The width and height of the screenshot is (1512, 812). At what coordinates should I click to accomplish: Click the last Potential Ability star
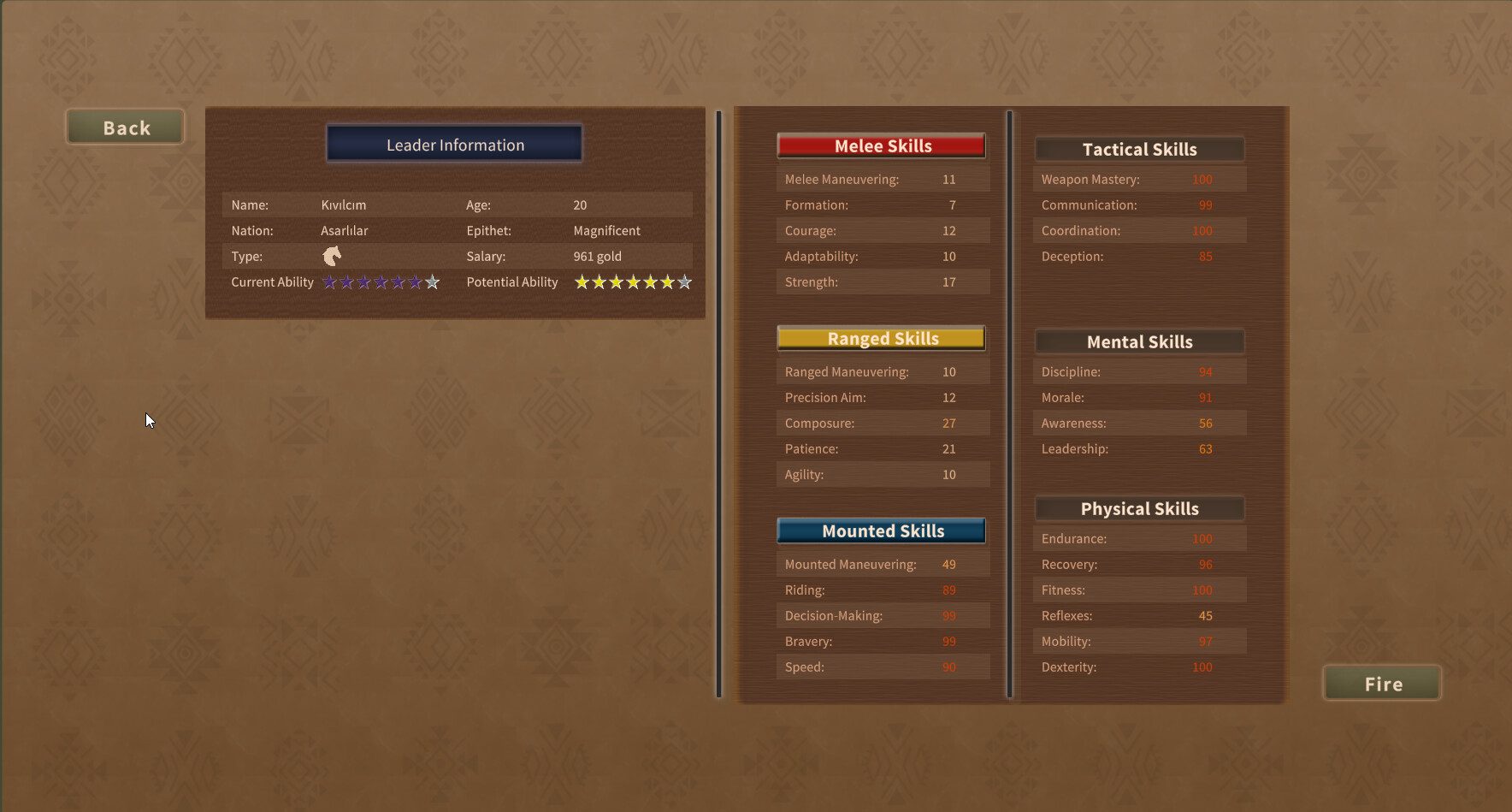point(684,282)
